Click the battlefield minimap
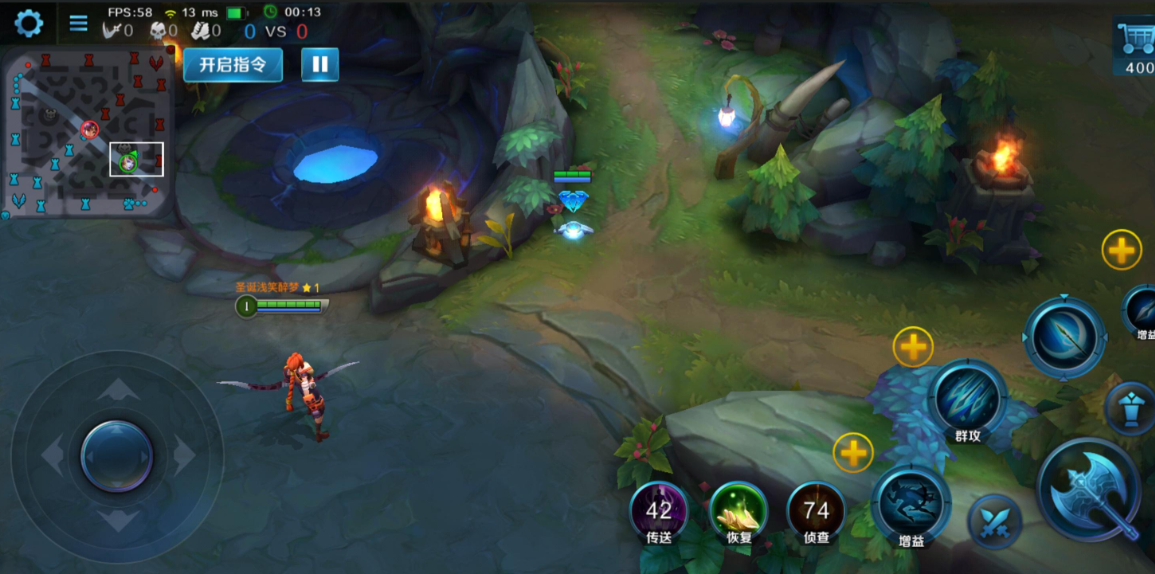Viewport: 1155px width, 574px height. (x=87, y=132)
